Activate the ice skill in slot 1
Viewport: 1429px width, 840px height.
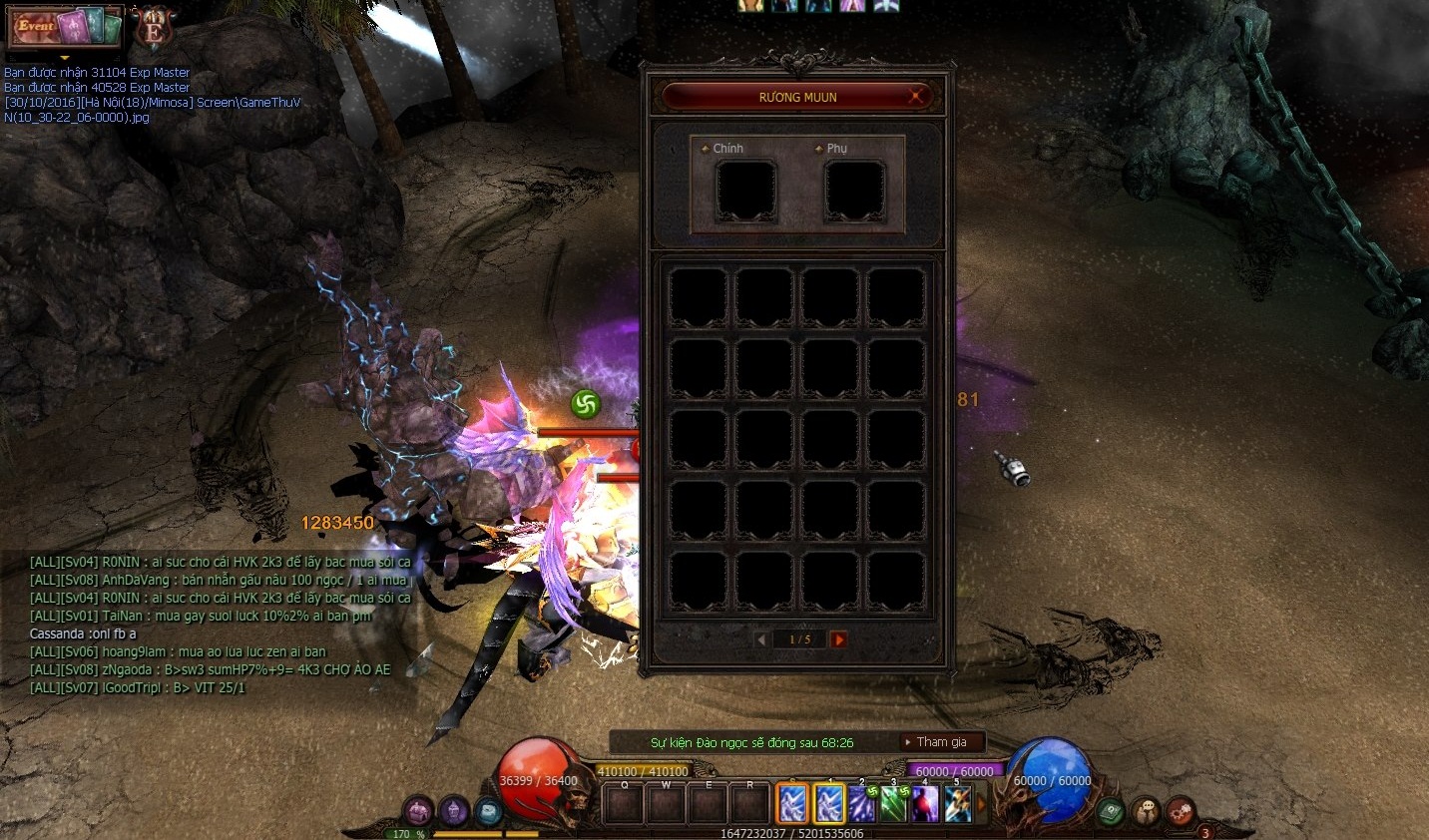coord(829,803)
